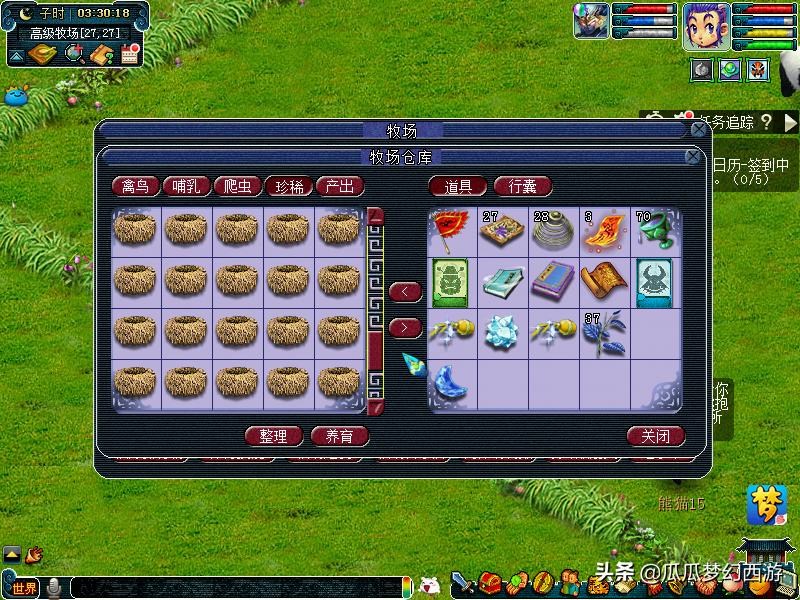Screen dimensions: 800x600
Task: Open the 任务追踪 quest tracker header
Action: coord(726,123)
